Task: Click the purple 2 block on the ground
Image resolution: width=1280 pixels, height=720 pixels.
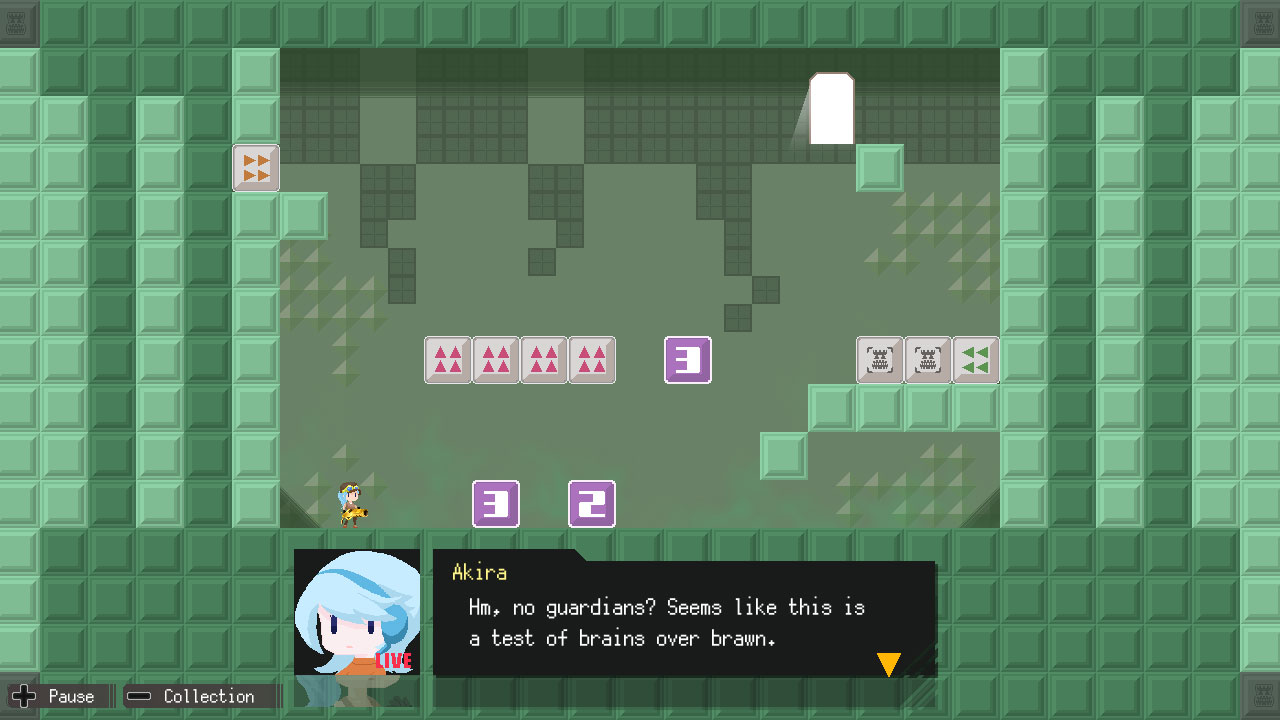Action: (591, 504)
